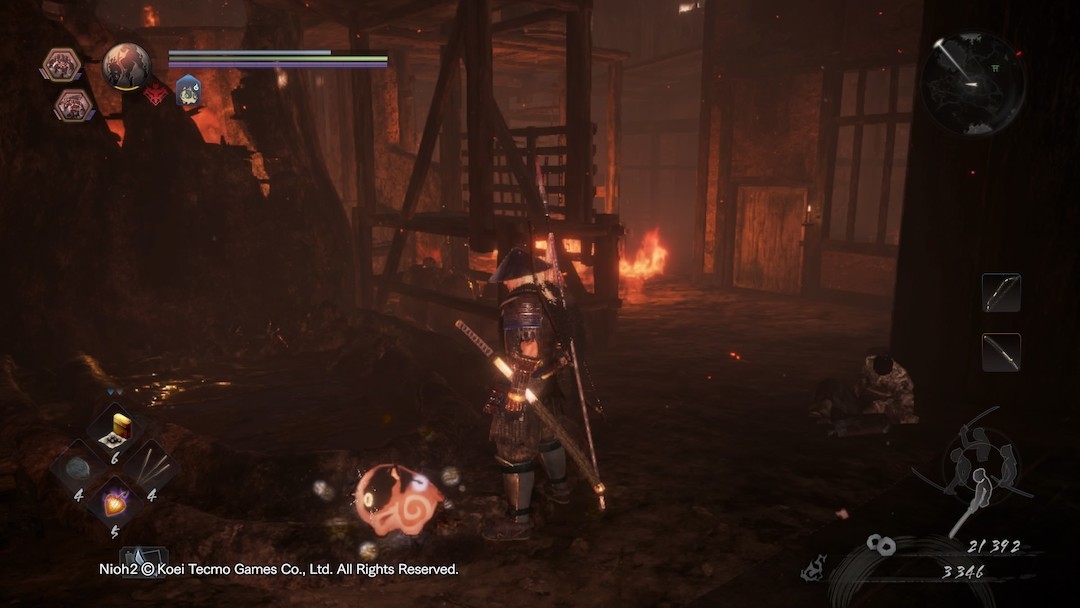Click the circular minimap compass
Screen dimensions: 1080x608
point(973,83)
